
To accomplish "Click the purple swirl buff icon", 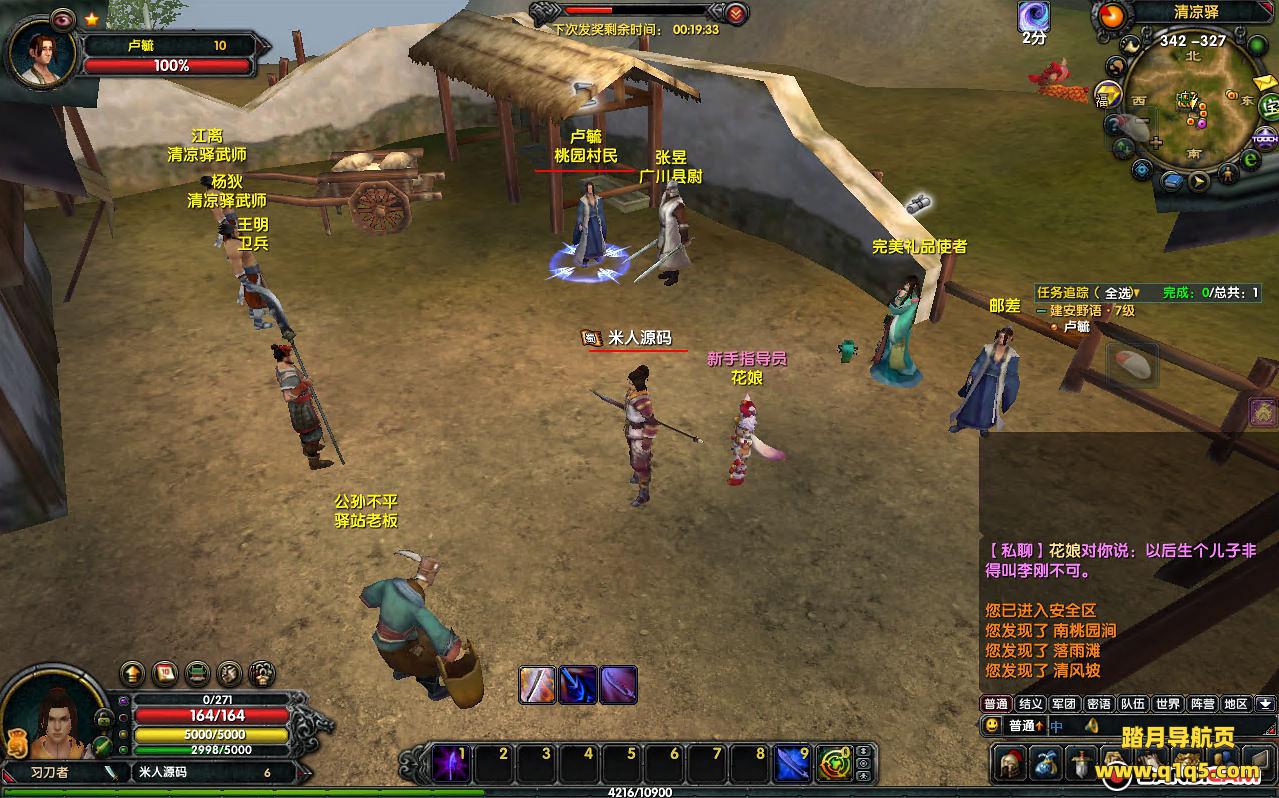I will (x=1034, y=16).
